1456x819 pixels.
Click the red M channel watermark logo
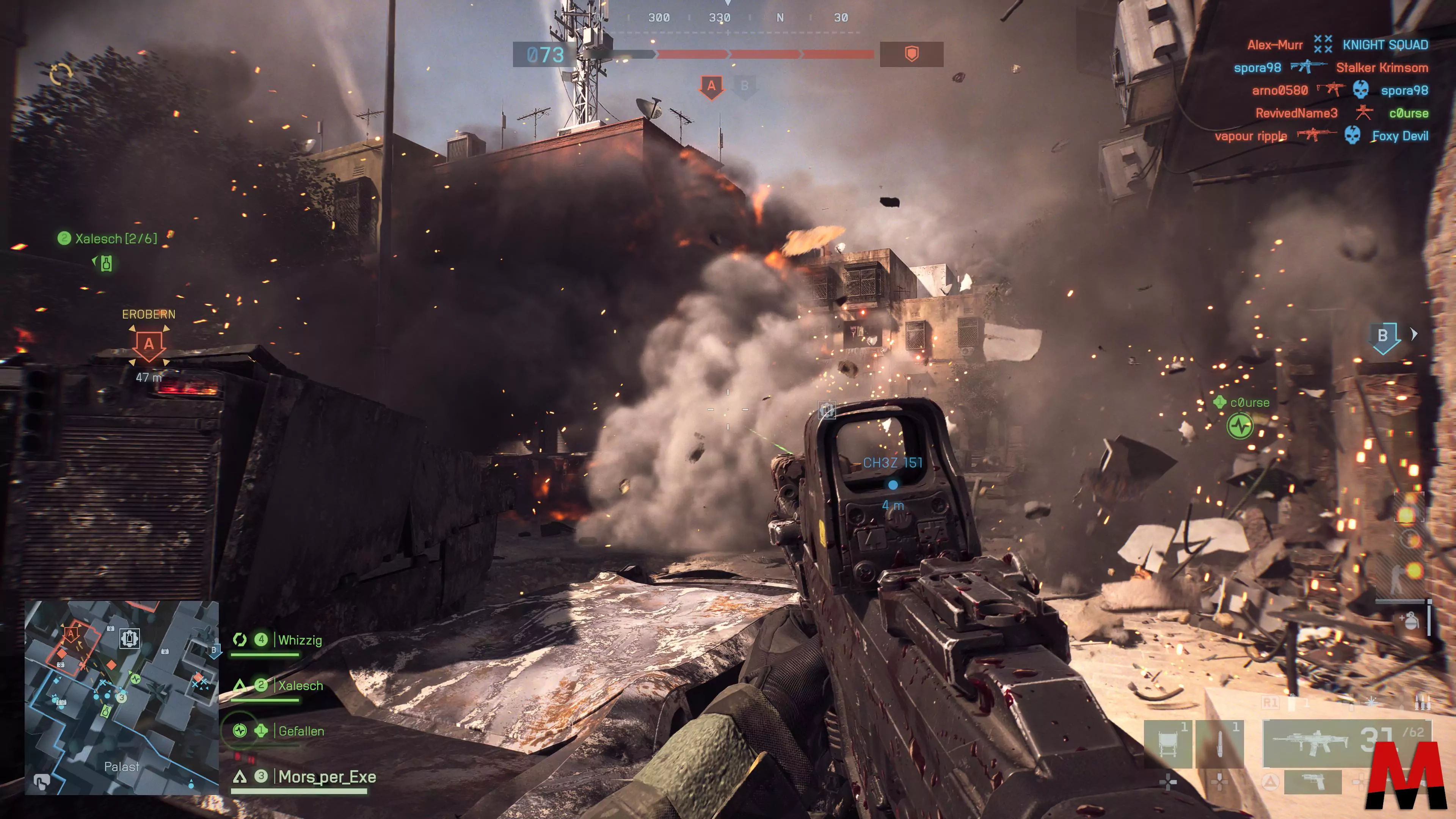click(1406, 774)
